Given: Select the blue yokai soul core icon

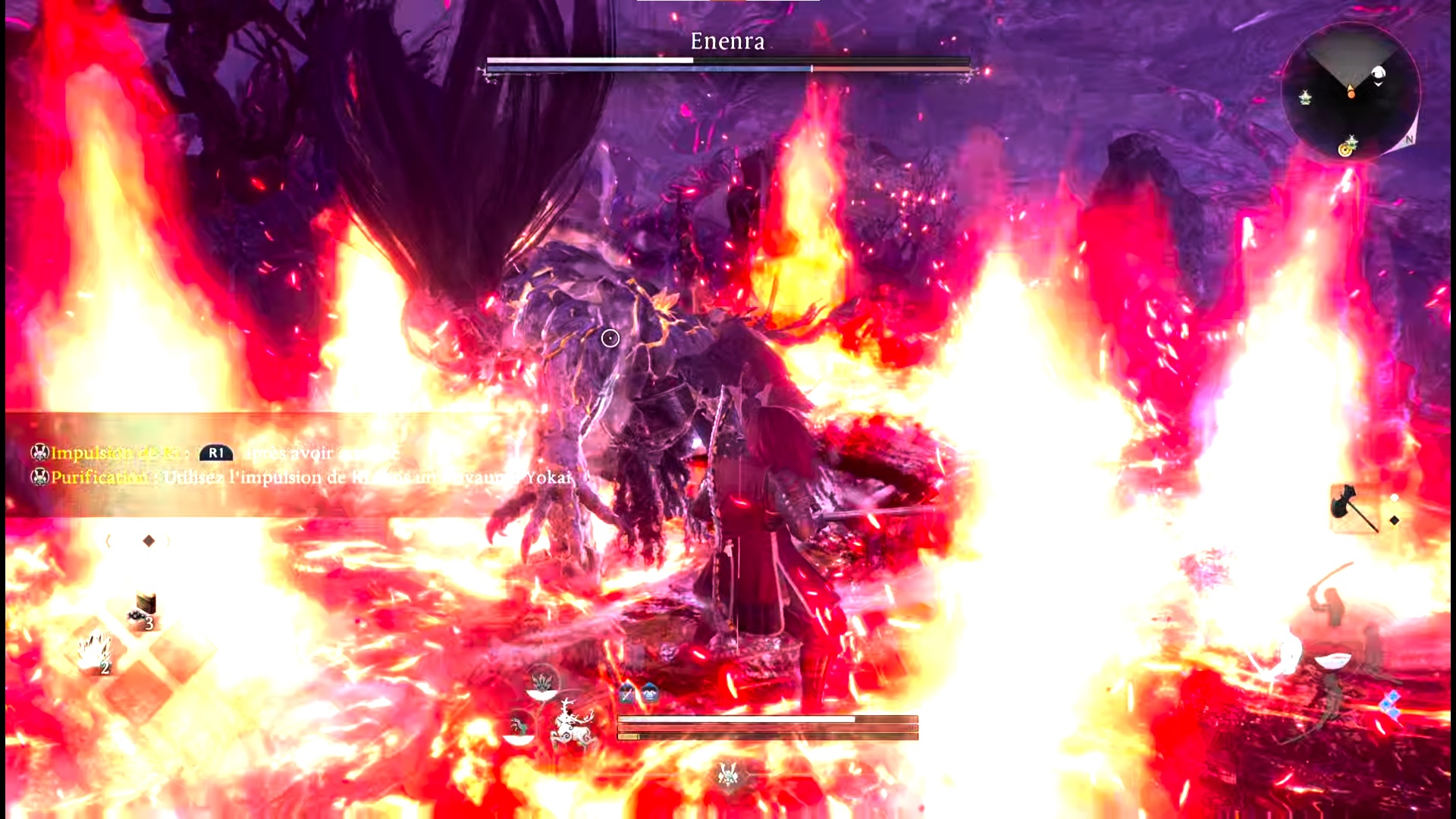Looking at the screenshot, I should pyautogui.click(x=650, y=692).
